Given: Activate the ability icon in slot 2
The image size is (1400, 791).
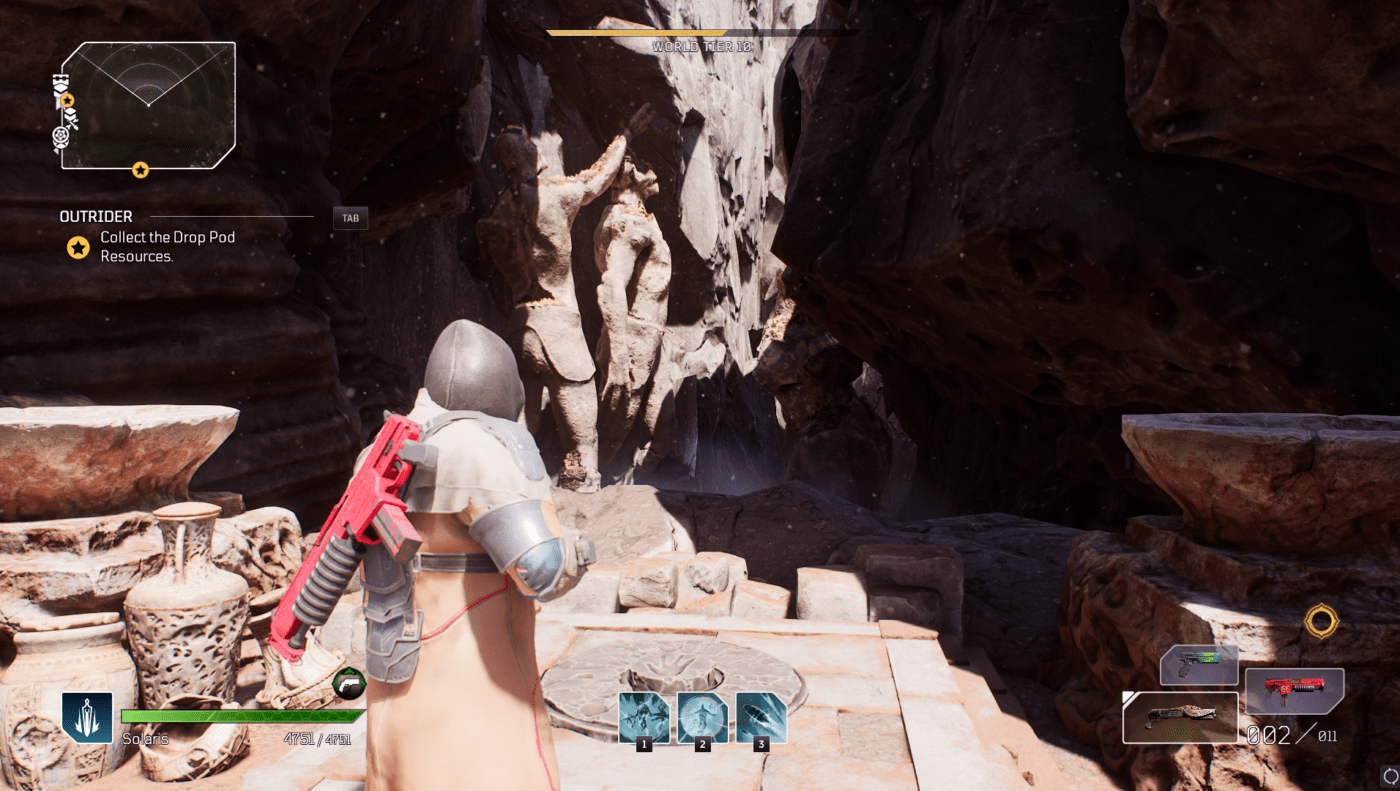Looking at the screenshot, I should tap(701, 716).
